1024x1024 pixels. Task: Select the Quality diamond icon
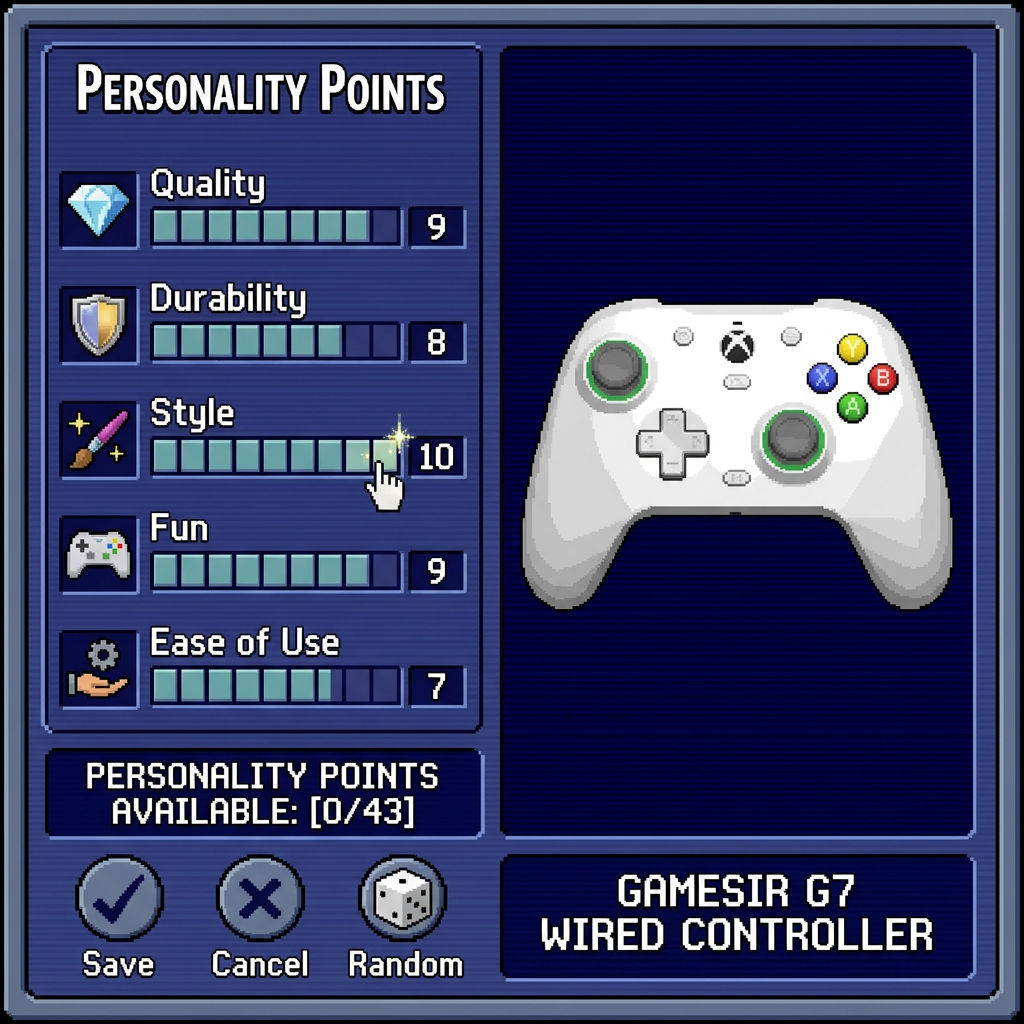tap(98, 210)
